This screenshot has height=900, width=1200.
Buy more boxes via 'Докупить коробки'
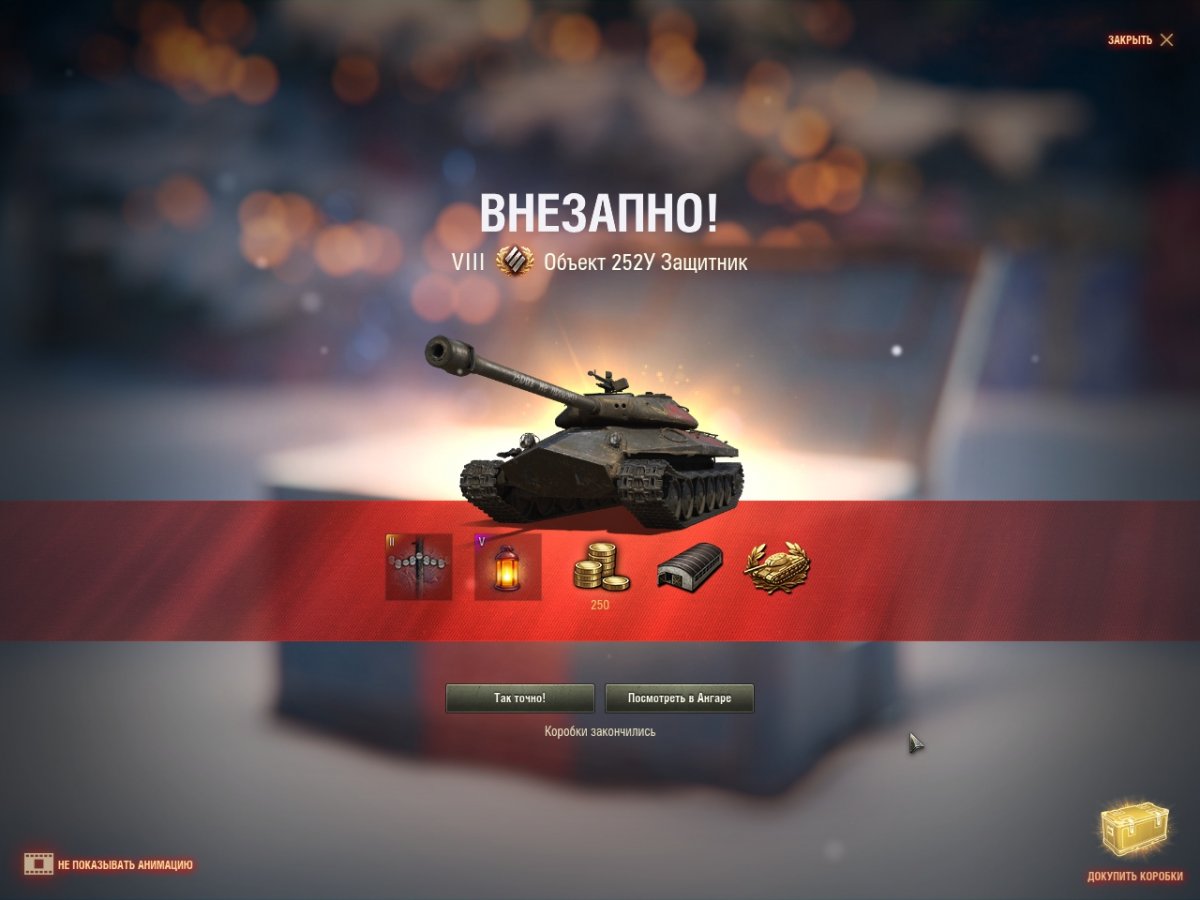tap(1134, 844)
